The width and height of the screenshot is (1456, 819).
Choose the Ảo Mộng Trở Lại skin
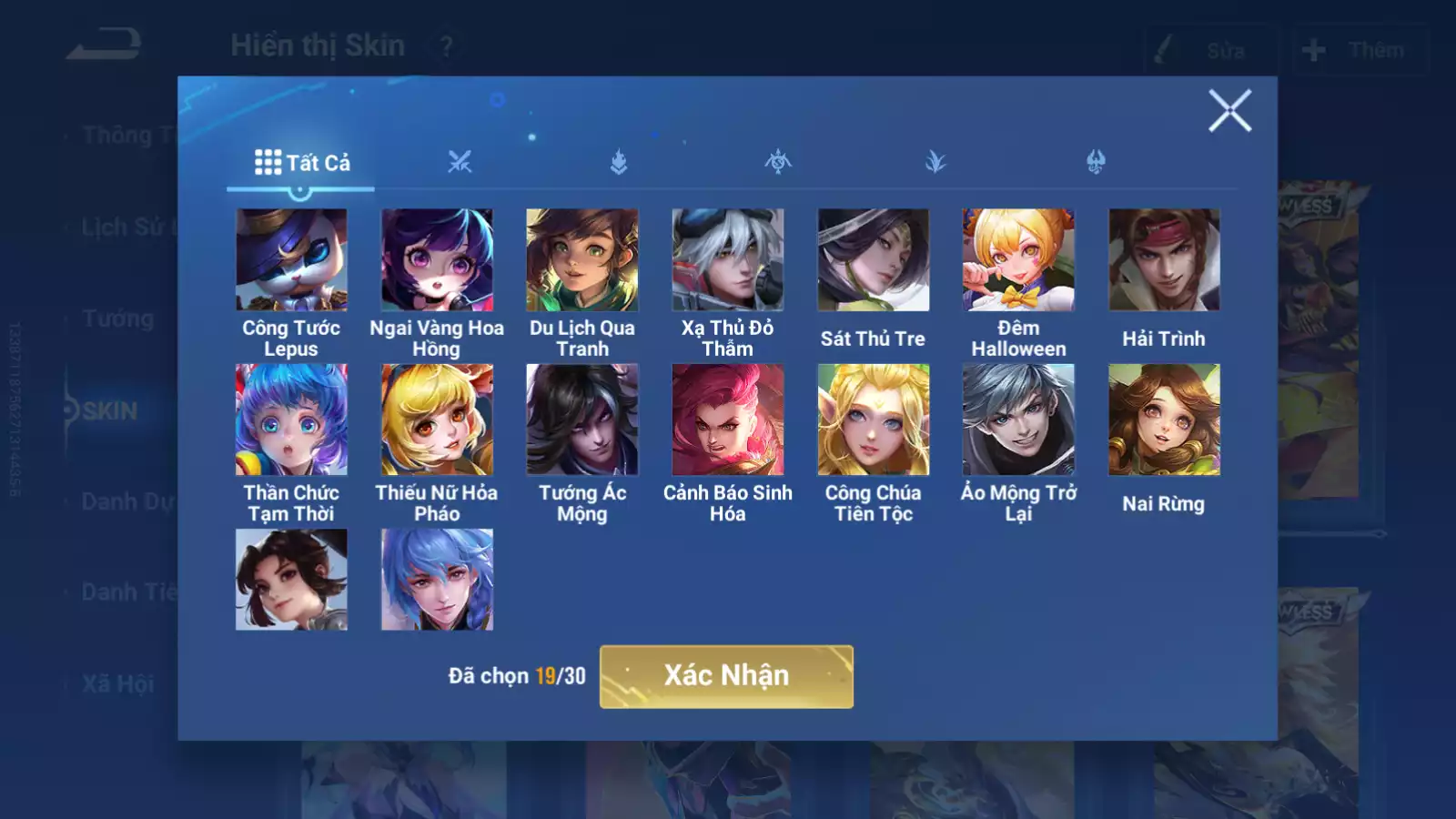[x=1018, y=420]
